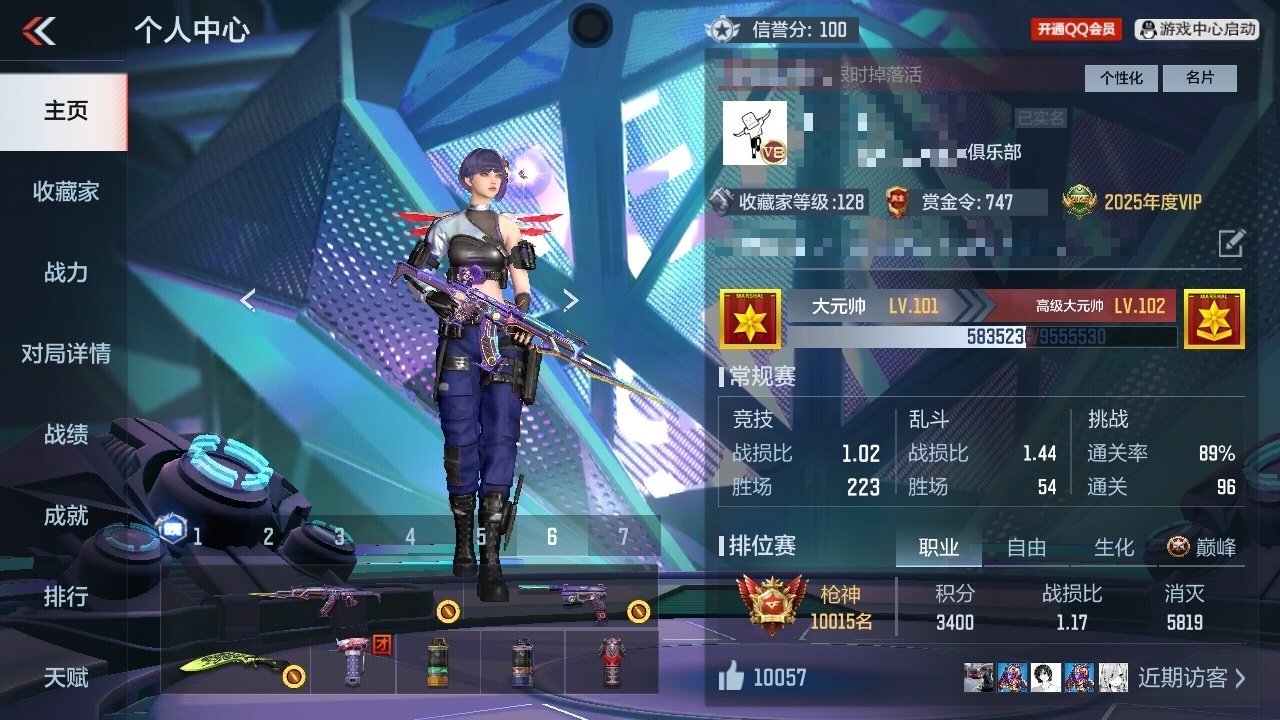The width and height of the screenshot is (1280, 720).
Task: Open the 收藏家 collector page
Action: [65, 192]
